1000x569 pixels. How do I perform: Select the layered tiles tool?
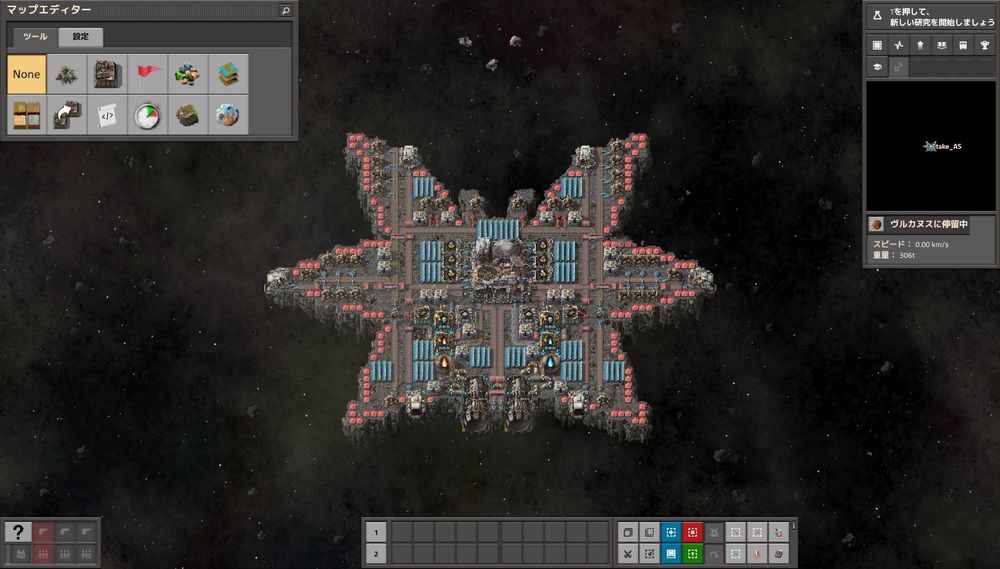tap(228, 74)
